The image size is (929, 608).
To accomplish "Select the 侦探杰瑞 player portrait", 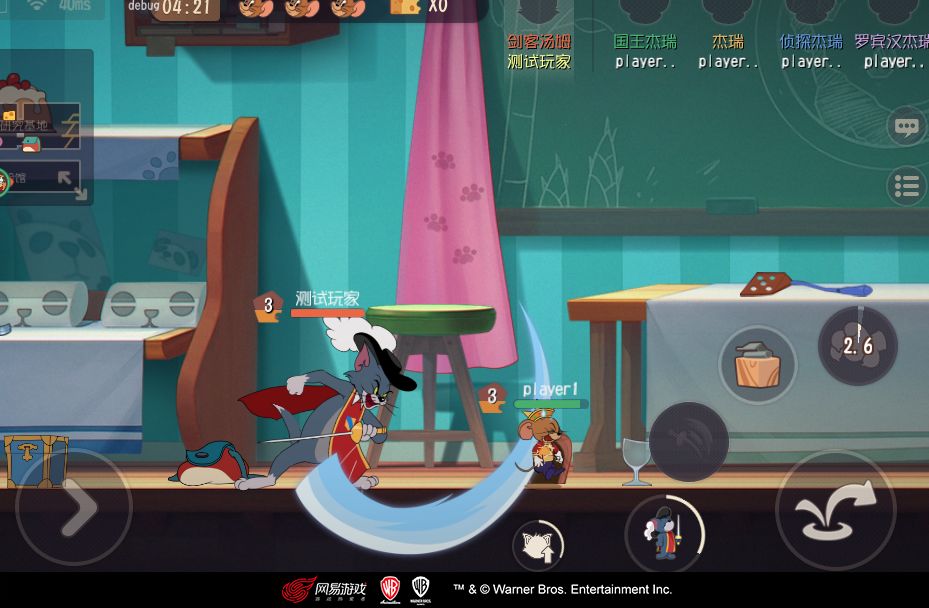I will point(811,14).
